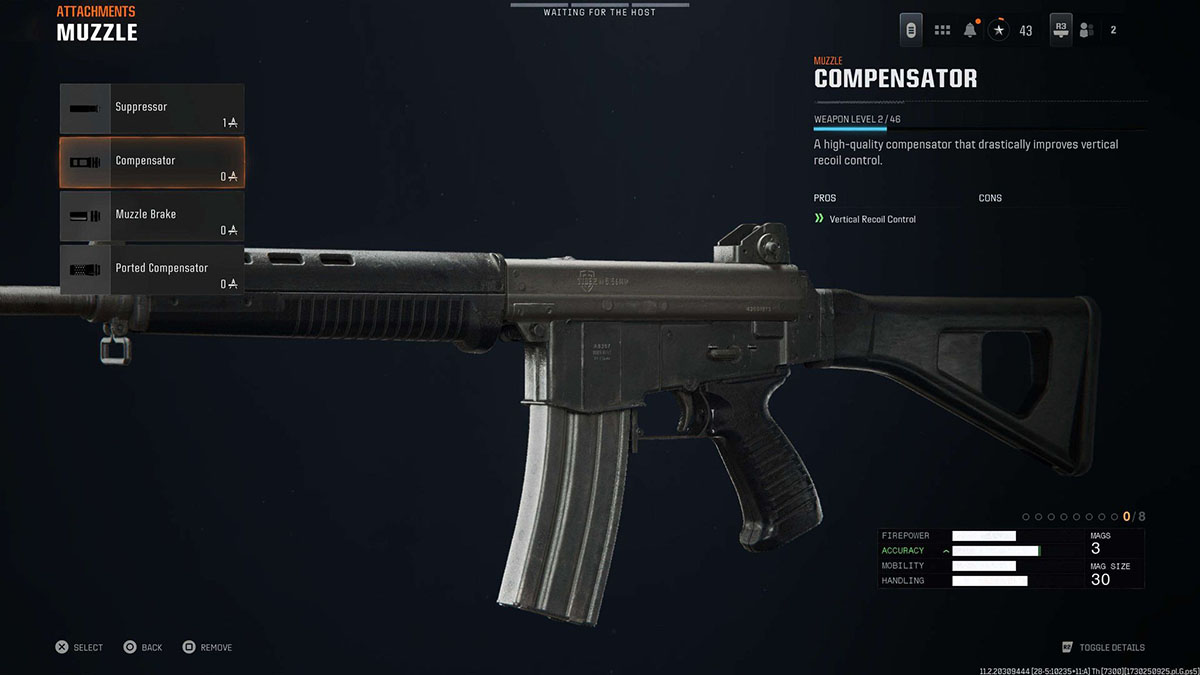This screenshot has width=1200, height=675.
Task: Open the grid menu icon
Action: pyautogui.click(x=942, y=30)
